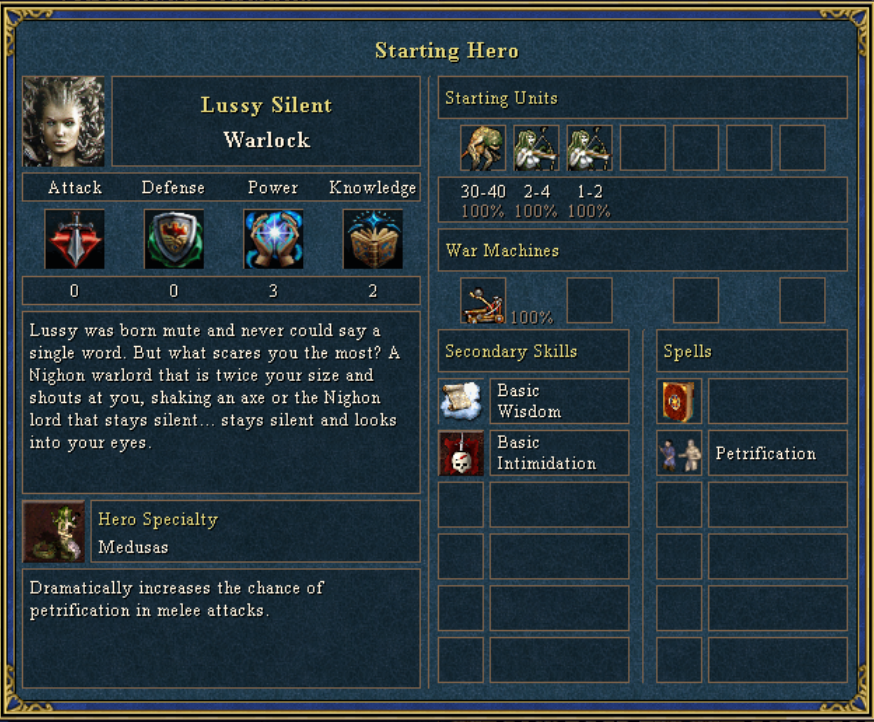Click the Attack sword icon
Viewport: 874px width, 722px height.
(x=74, y=239)
